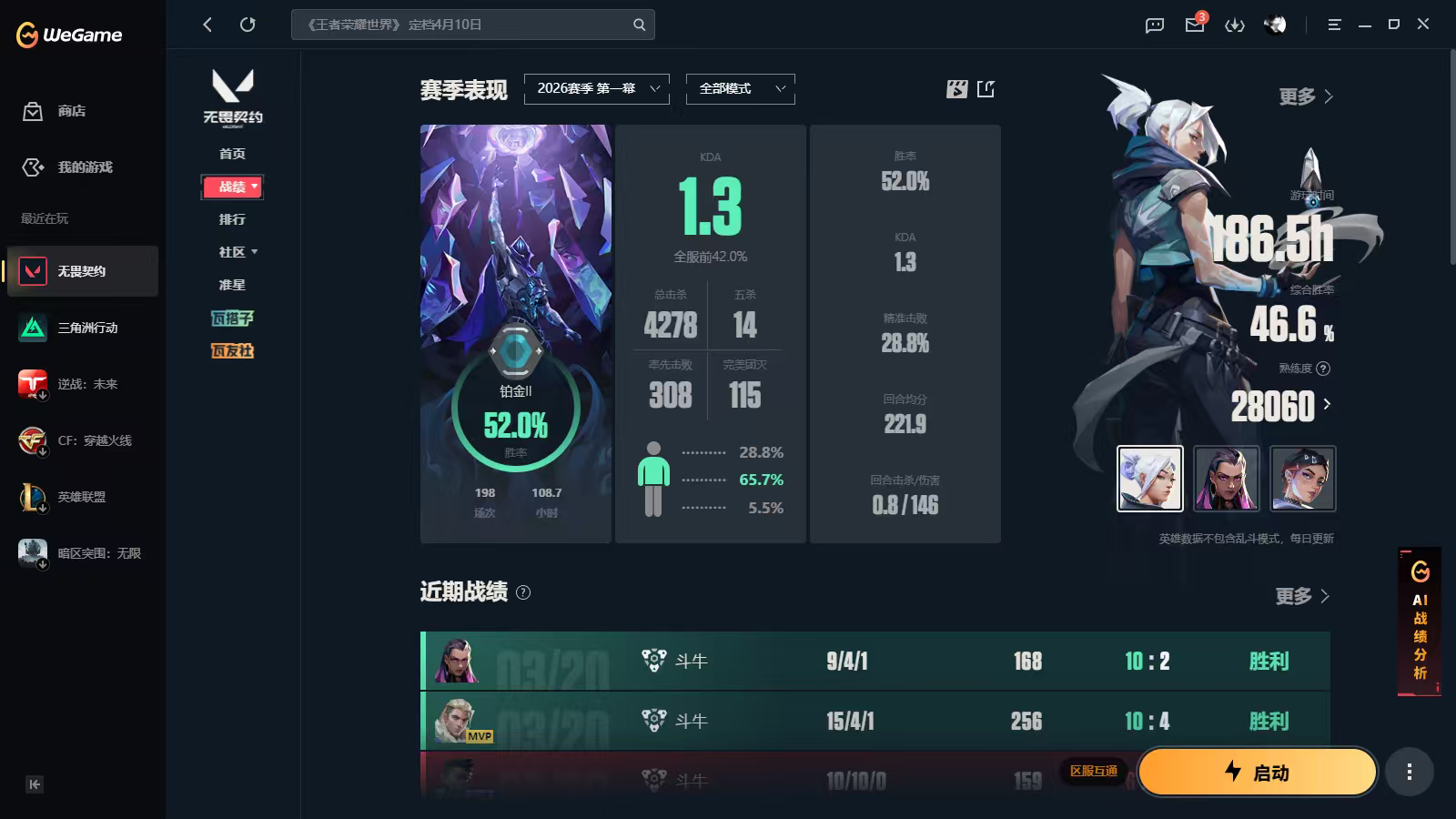1456x819 pixels.
Task: Open the mail inbox with 3 notifications
Action: [x=1194, y=25]
